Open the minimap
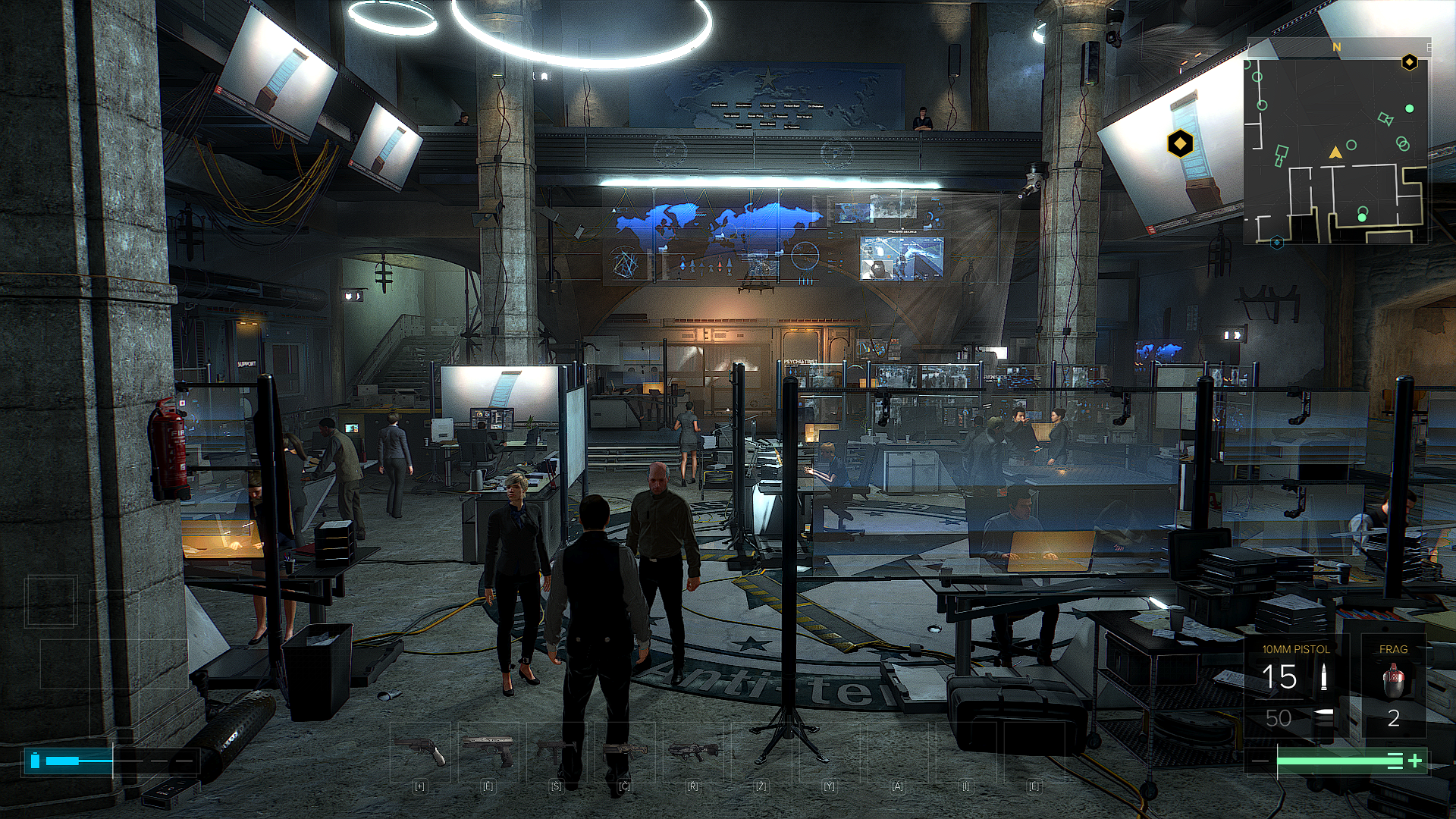This screenshot has height=819, width=1456. (x=1336, y=141)
